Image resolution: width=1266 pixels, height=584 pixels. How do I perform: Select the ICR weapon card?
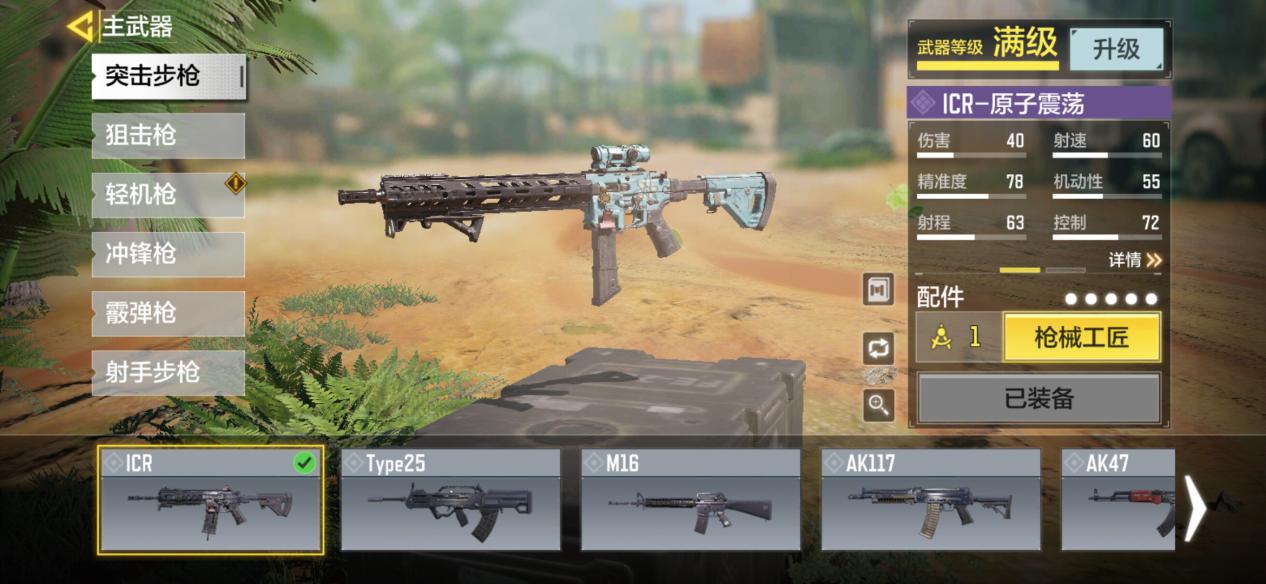[x=210, y=499]
